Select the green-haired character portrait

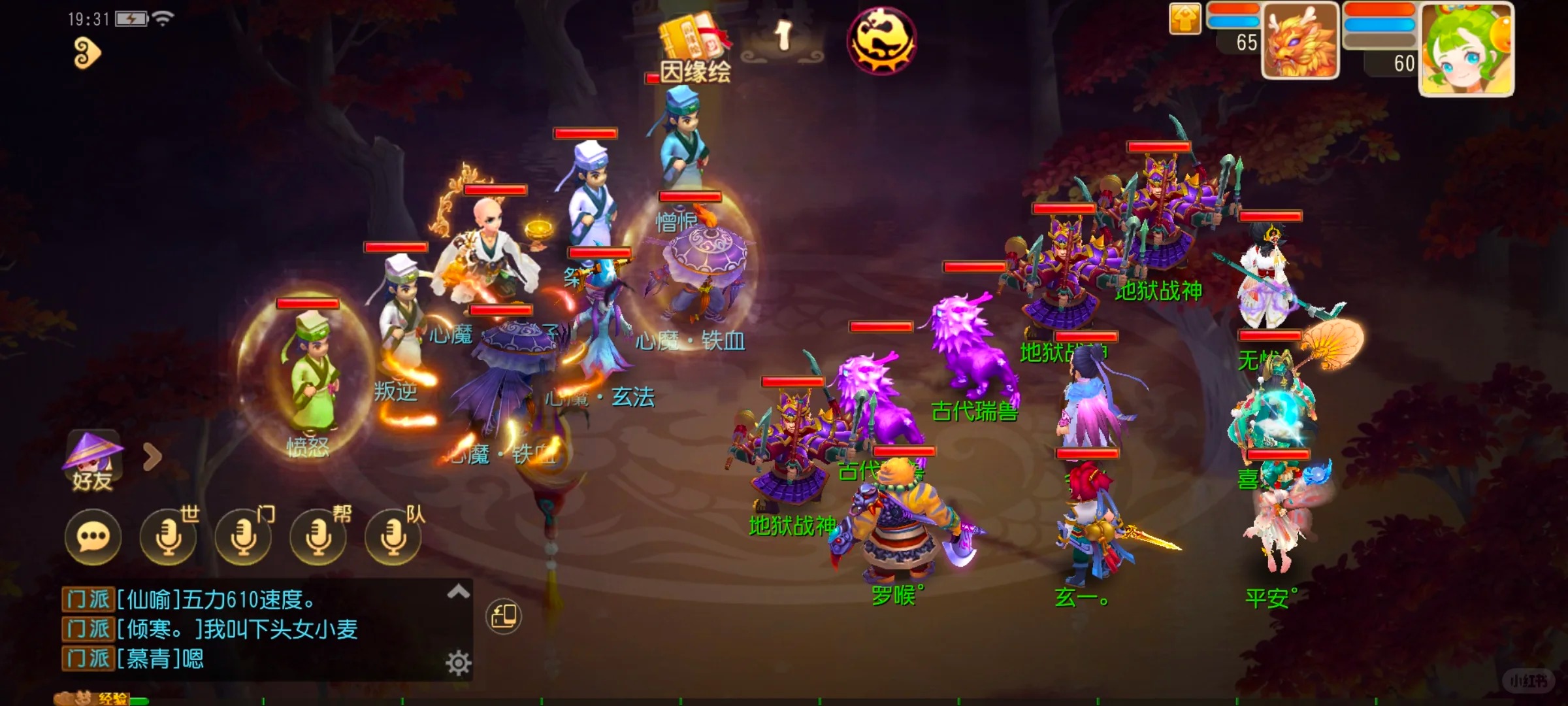pyautogui.click(x=1467, y=49)
